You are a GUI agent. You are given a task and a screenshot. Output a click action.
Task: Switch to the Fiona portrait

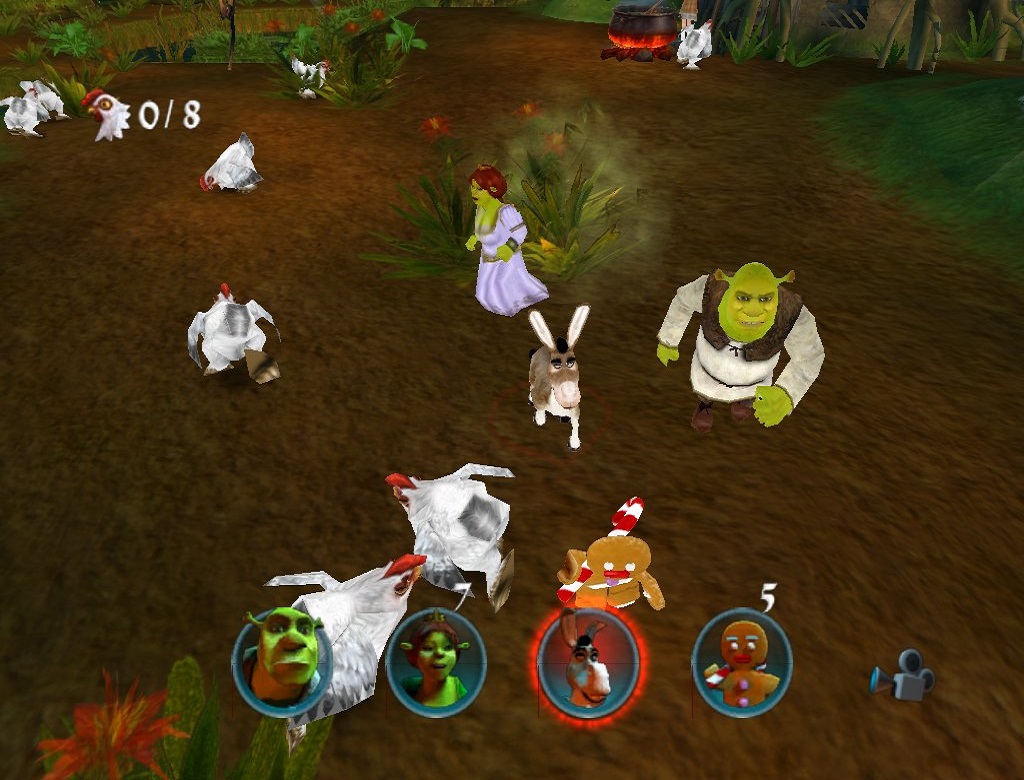(435, 662)
